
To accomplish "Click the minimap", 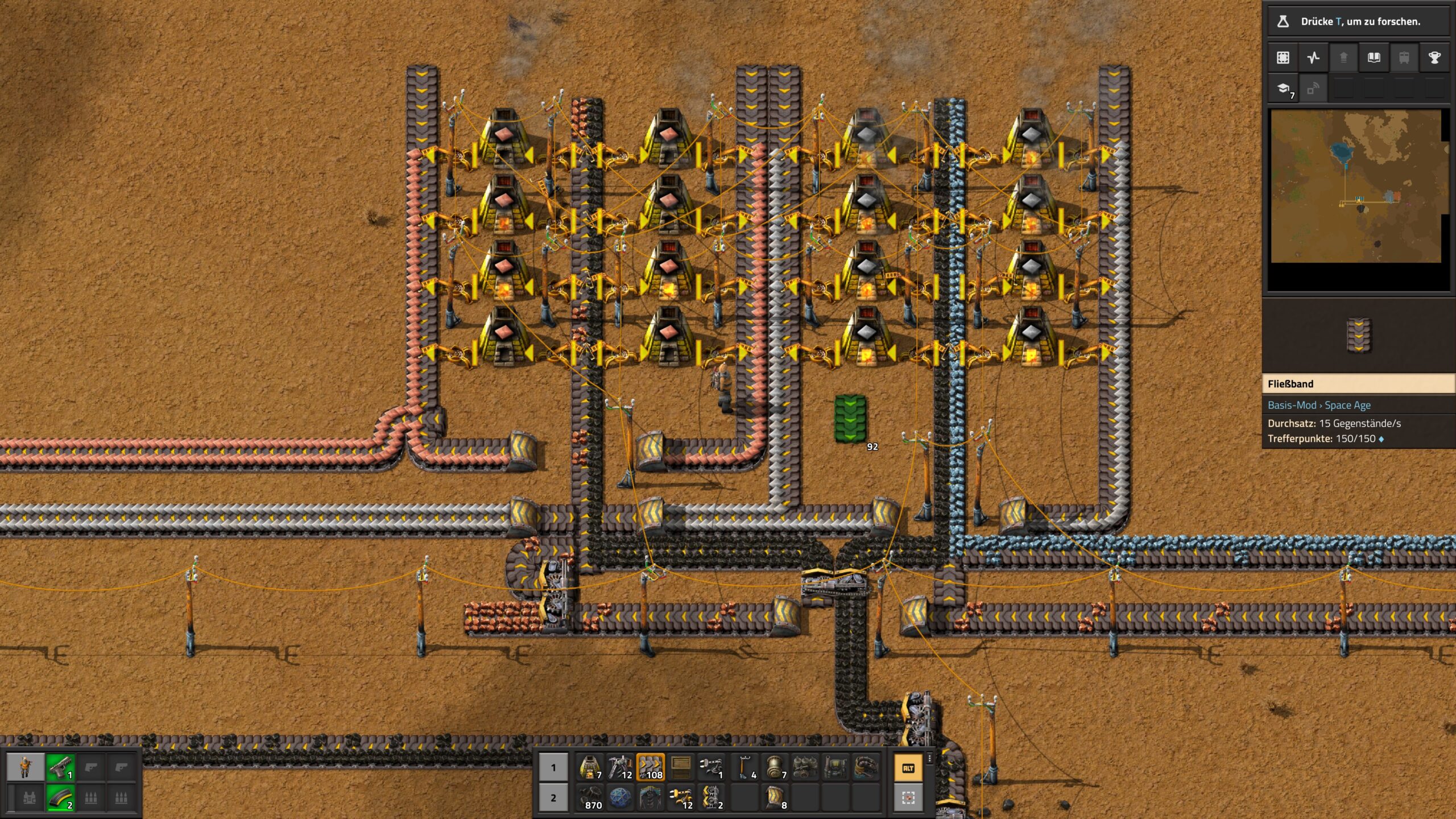I will 1356,187.
